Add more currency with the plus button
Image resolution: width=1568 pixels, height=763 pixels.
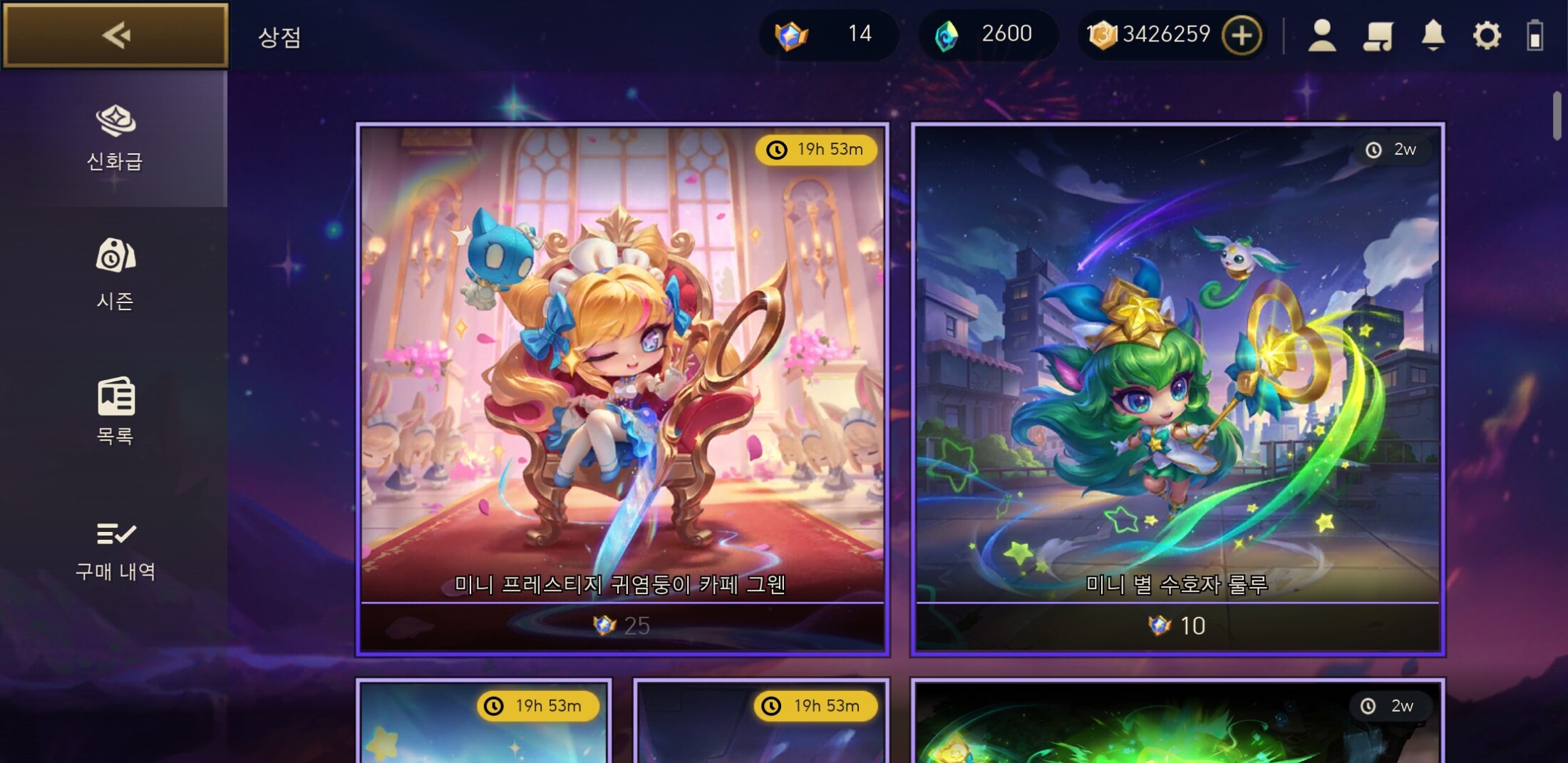pos(1242,35)
